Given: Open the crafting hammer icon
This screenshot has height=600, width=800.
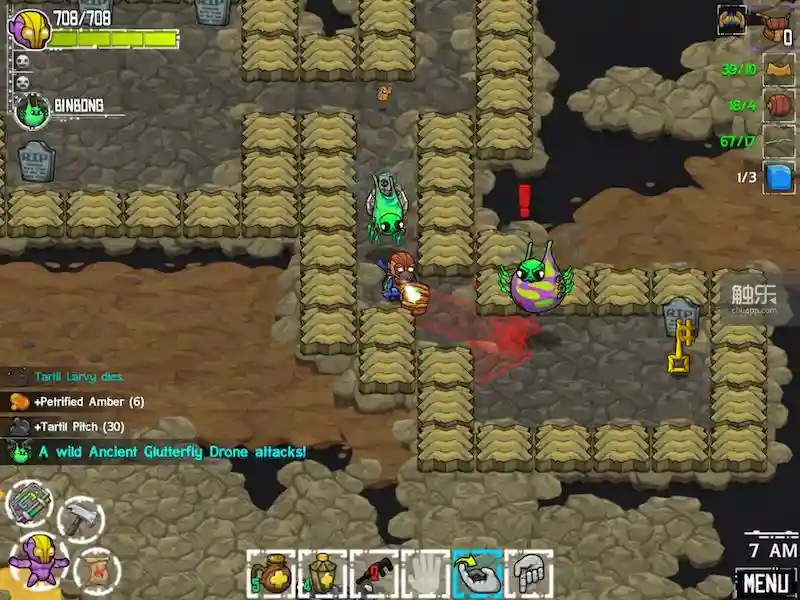Looking at the screenshot, I should pos(80,518).
